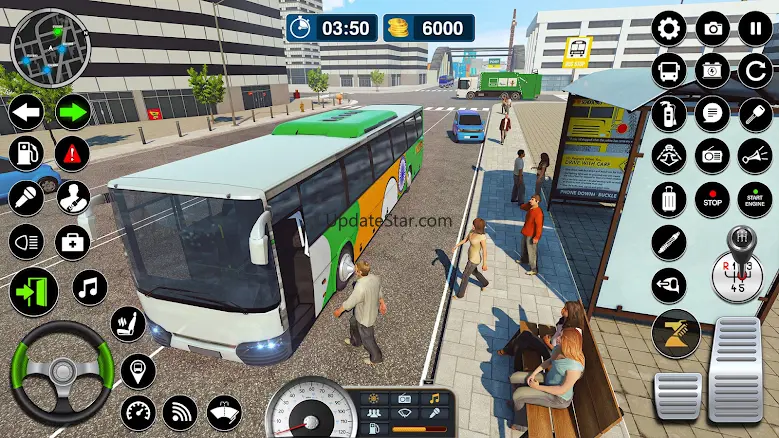This screenshot has width=779, height=438.
Task: Toggle the headlights button
Action: pos(26,241)
